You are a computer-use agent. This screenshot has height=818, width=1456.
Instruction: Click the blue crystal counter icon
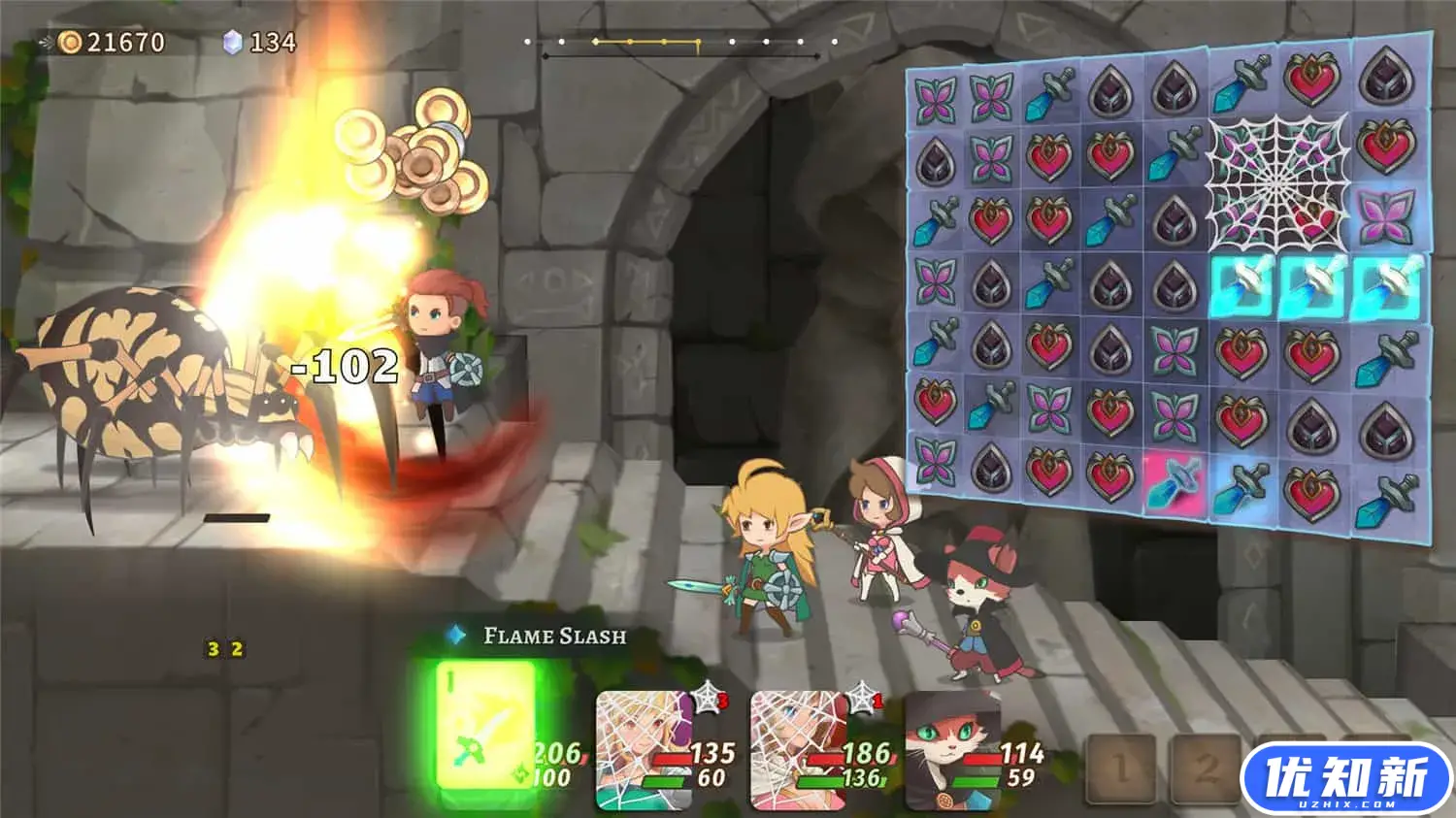(231, 41)
